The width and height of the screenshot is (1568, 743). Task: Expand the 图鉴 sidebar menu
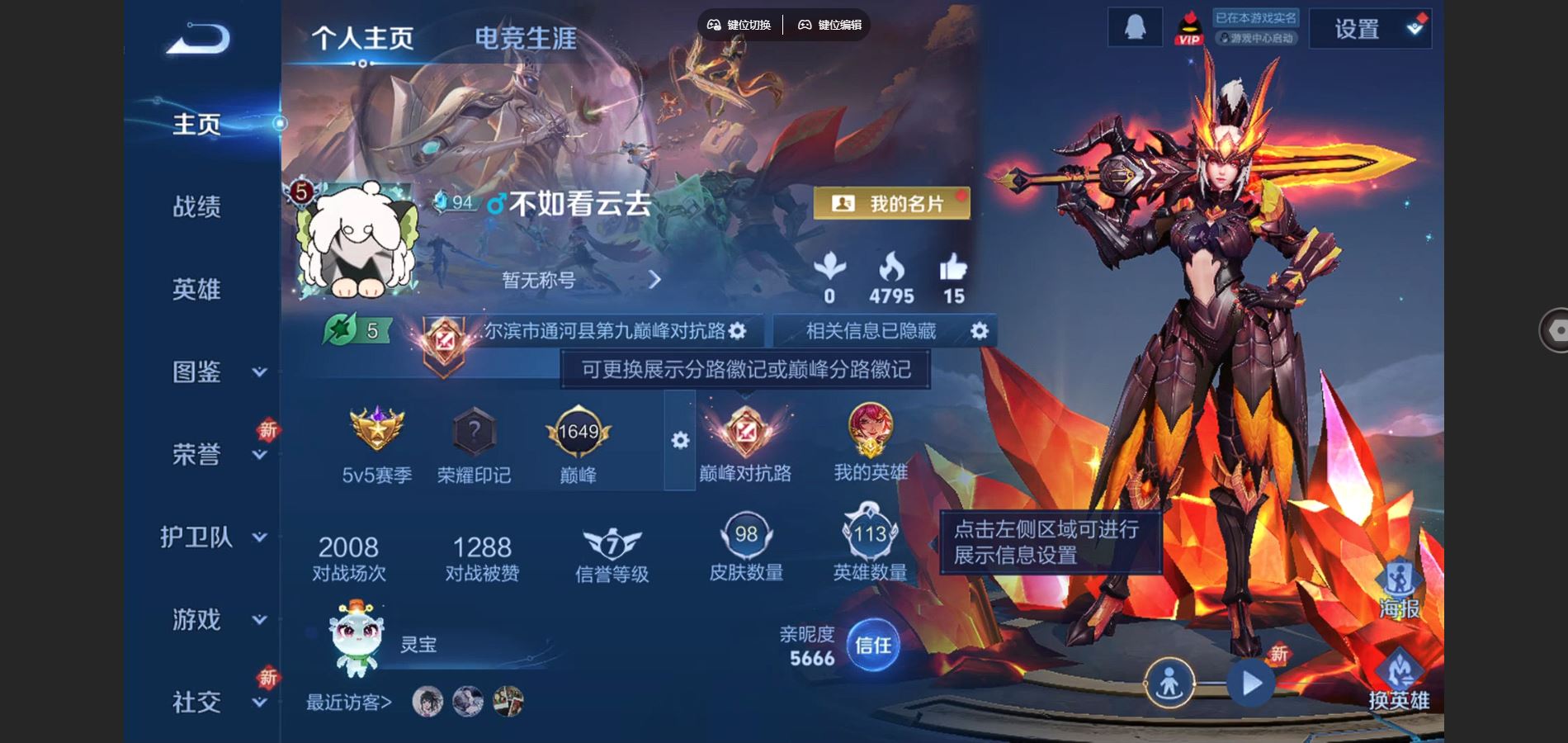[x=215, y=372]
